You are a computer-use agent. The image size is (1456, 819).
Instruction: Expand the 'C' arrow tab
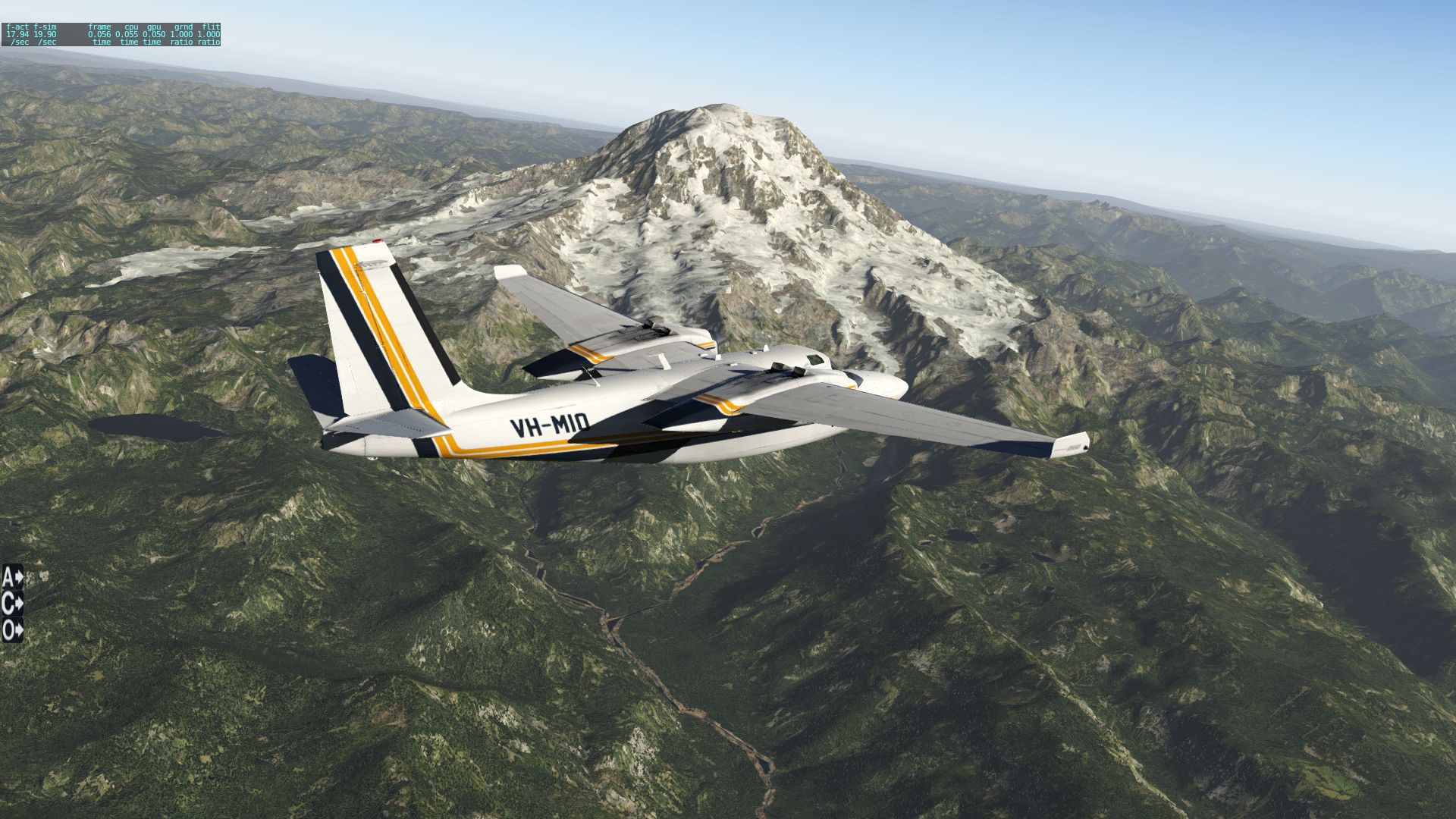(12, 604)
